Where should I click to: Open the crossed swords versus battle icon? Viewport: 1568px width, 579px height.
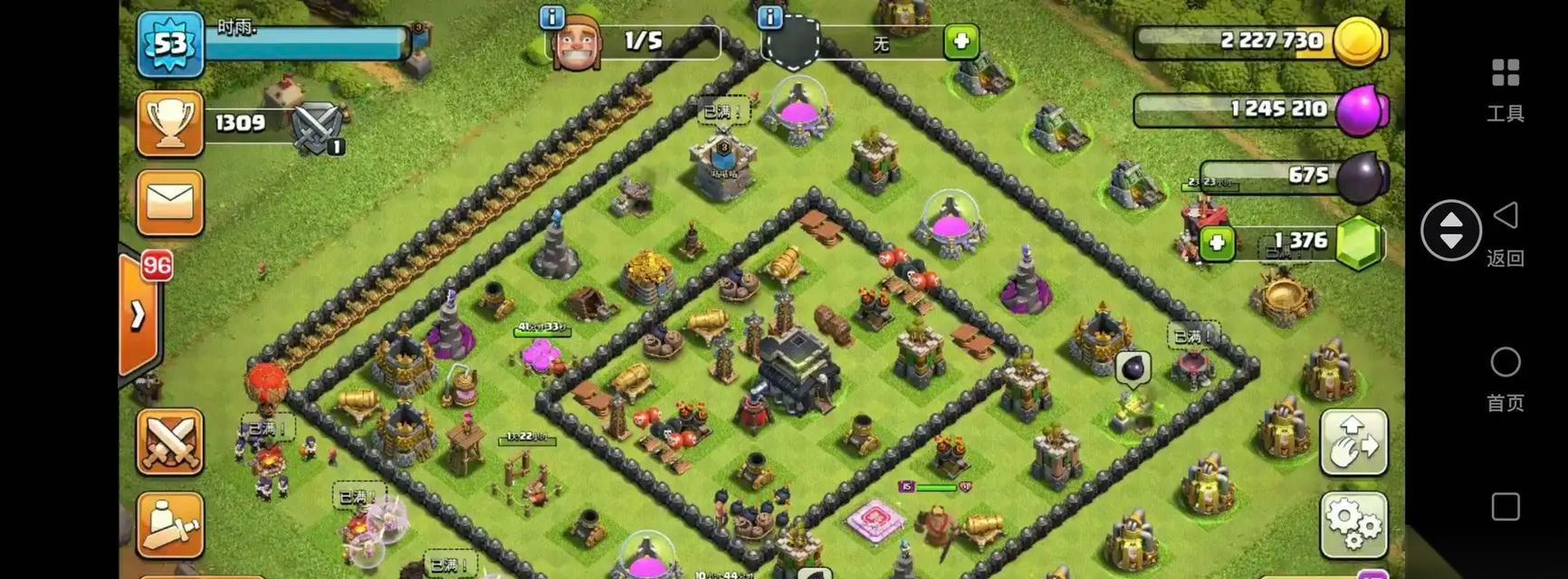(x=318, y=126)
